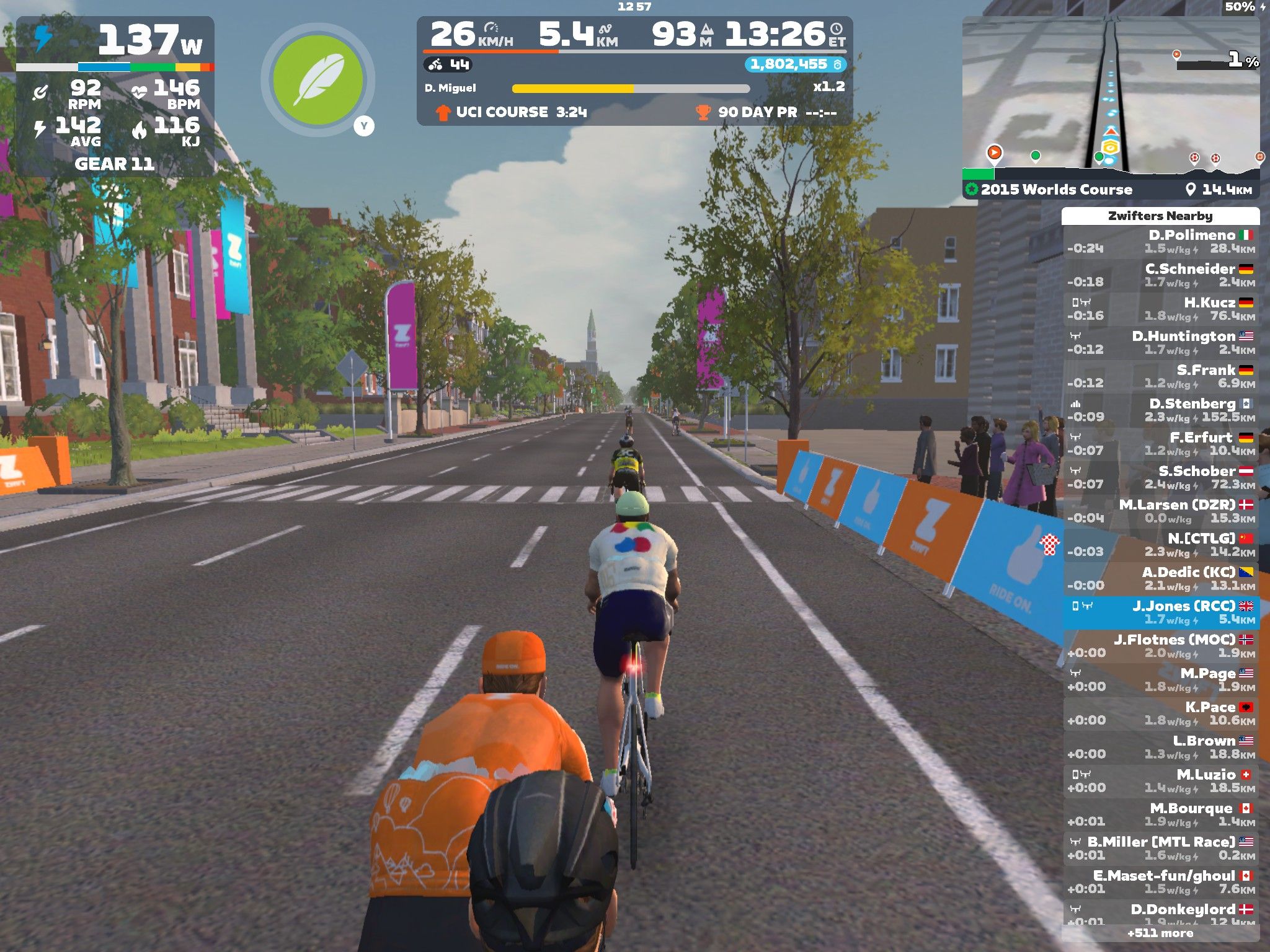The image size is (1270, 952).
Task: Activate the feather lightweight power-up
Action: [x=317, y=80]
